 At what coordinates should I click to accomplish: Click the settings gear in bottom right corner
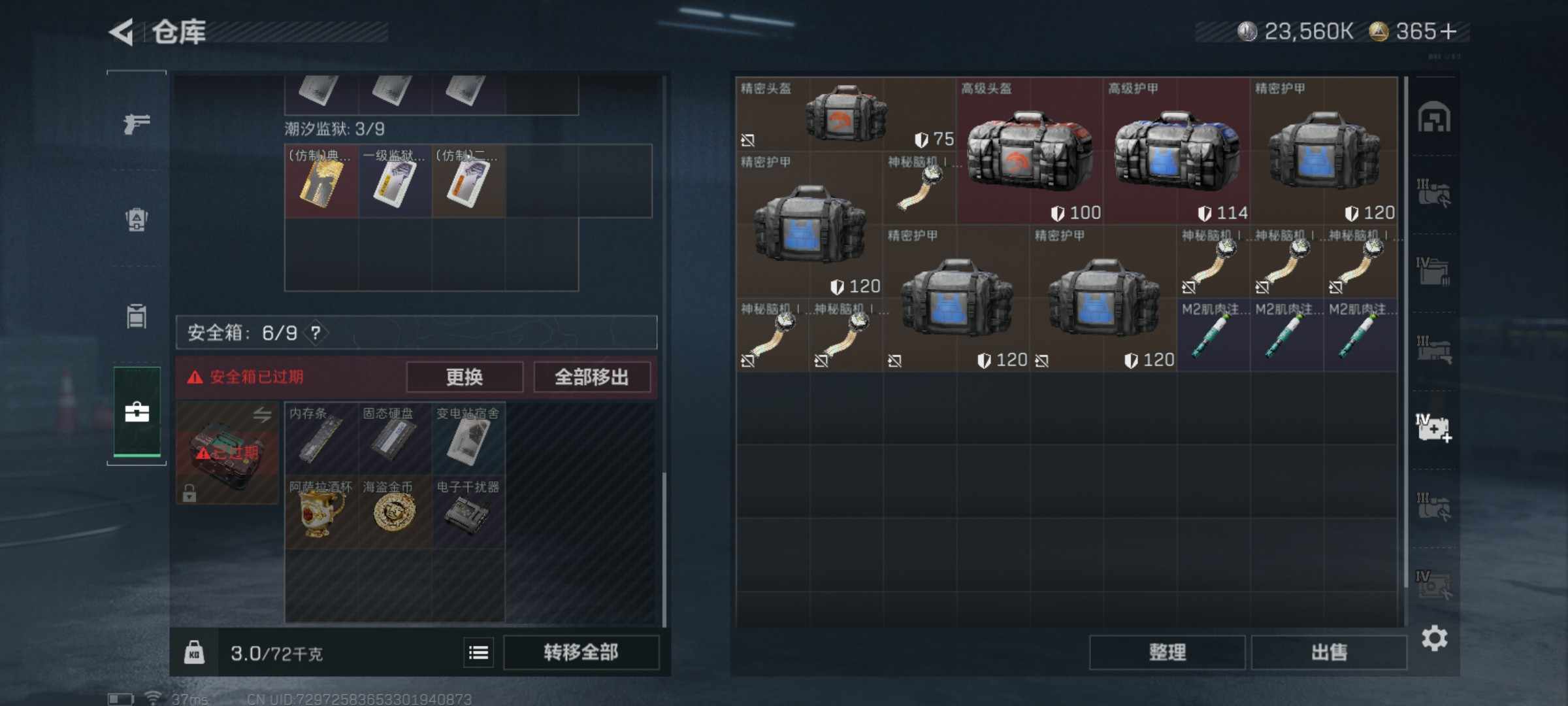click(1435, 639)
